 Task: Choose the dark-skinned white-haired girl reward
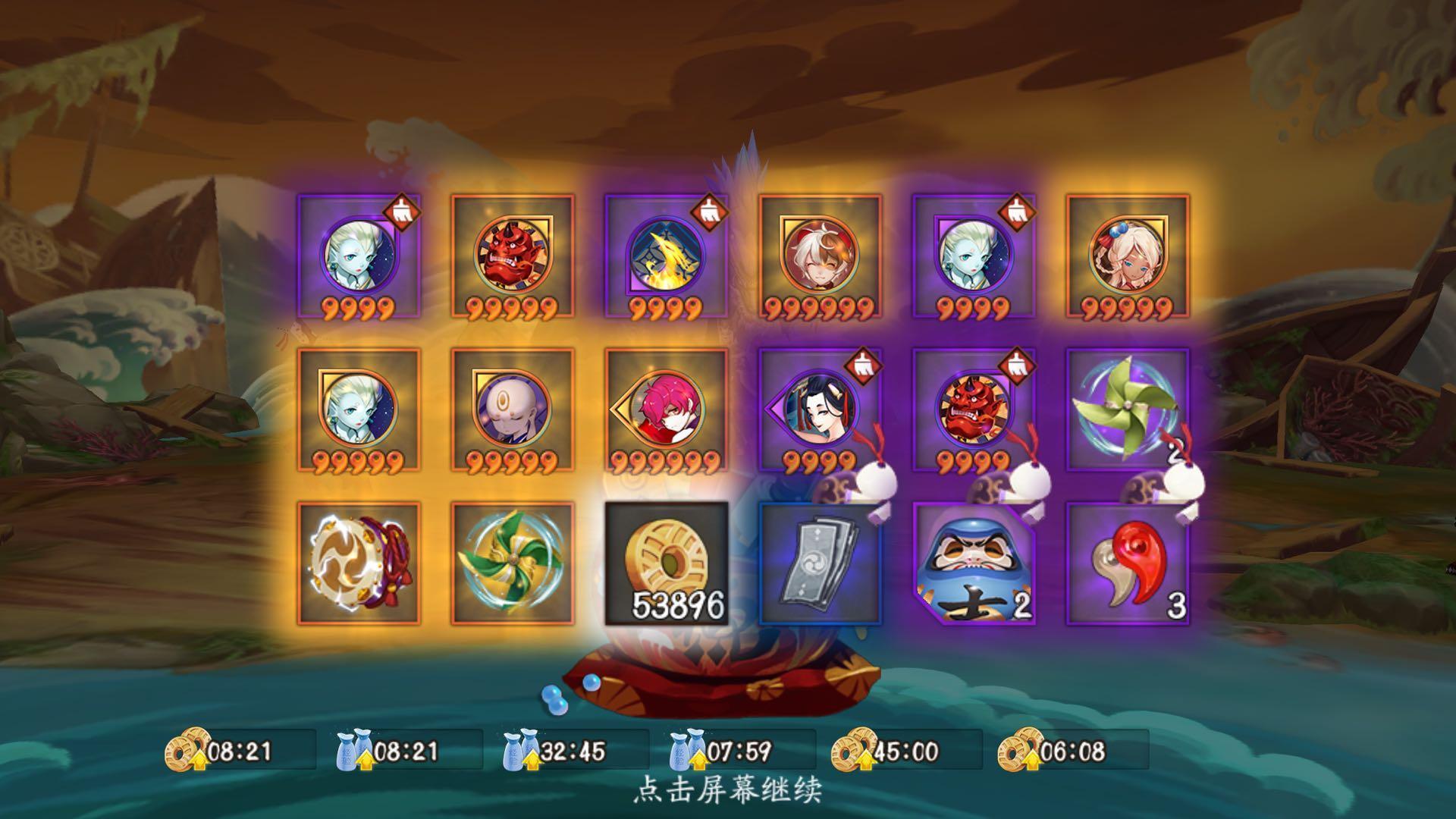(x=1127, y=256)
